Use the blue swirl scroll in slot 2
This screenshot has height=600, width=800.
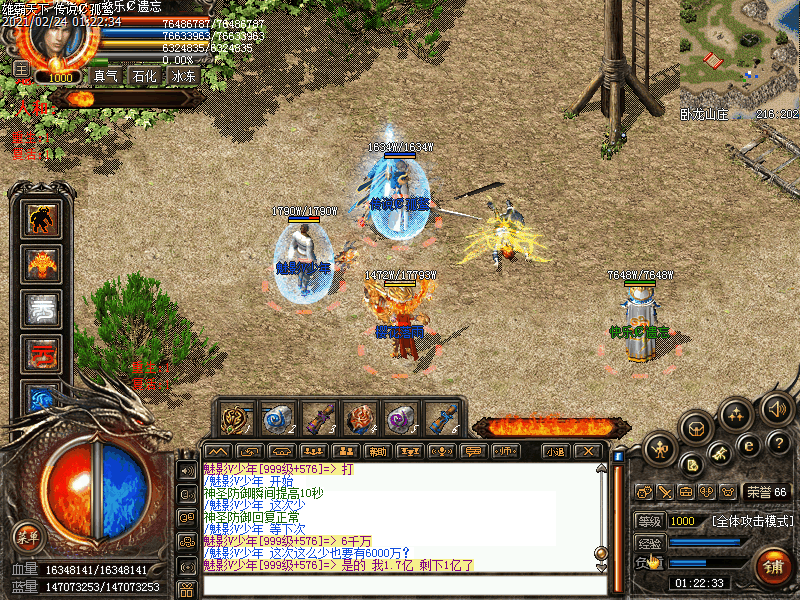tap(277, 418)
